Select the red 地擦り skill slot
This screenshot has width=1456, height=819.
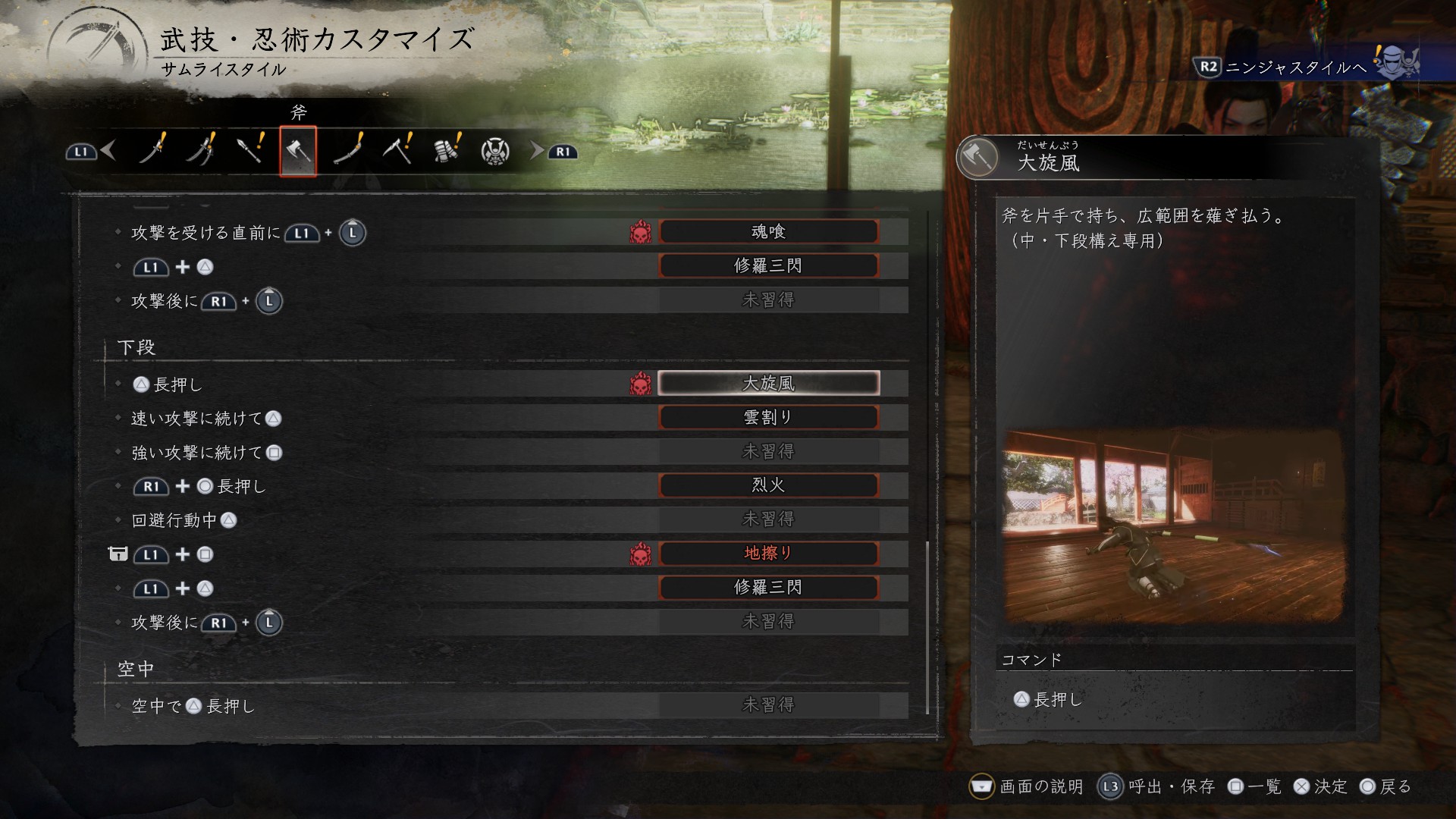pos(769,554)
